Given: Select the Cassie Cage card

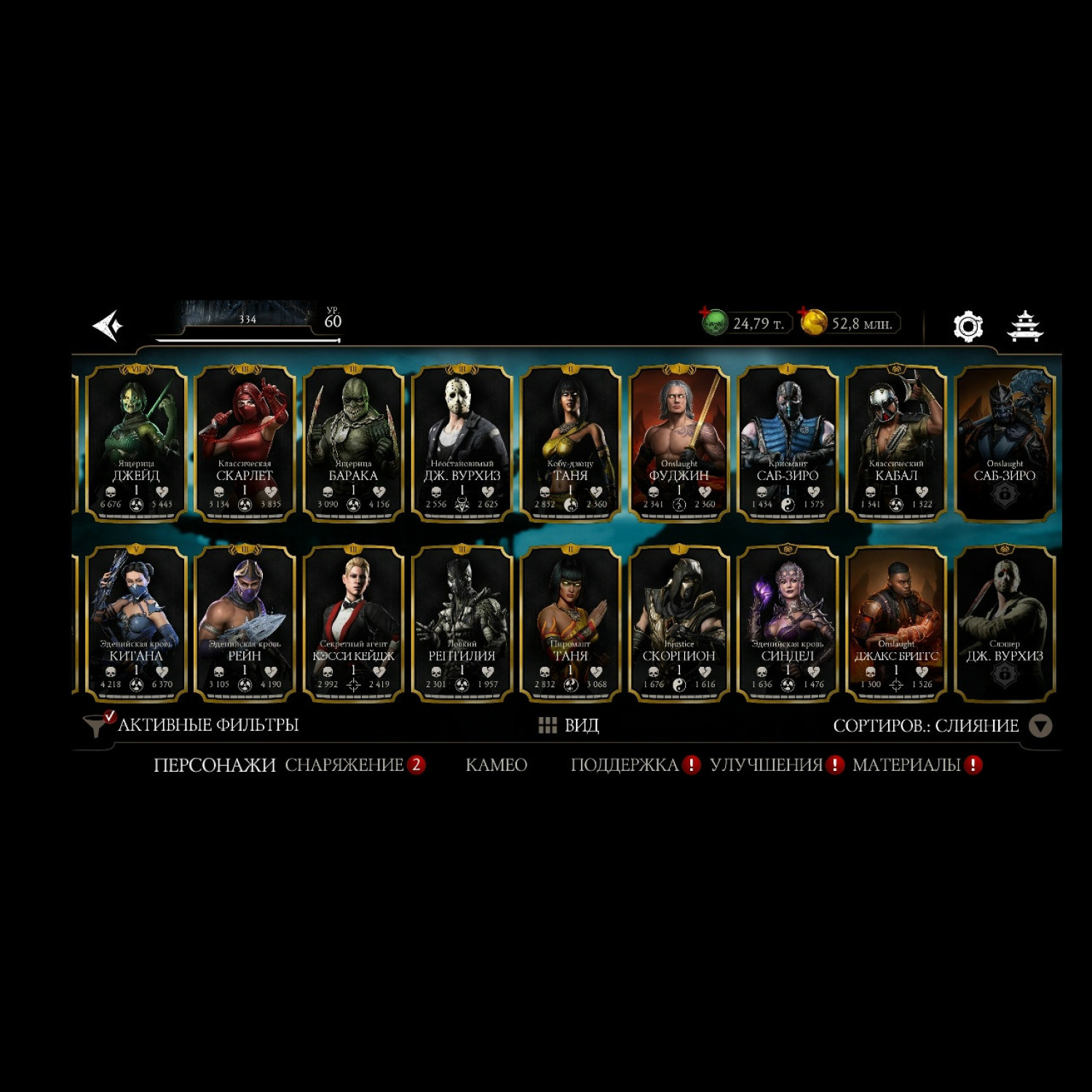Looking at the screenshot, I should click(x=353, y=623).
